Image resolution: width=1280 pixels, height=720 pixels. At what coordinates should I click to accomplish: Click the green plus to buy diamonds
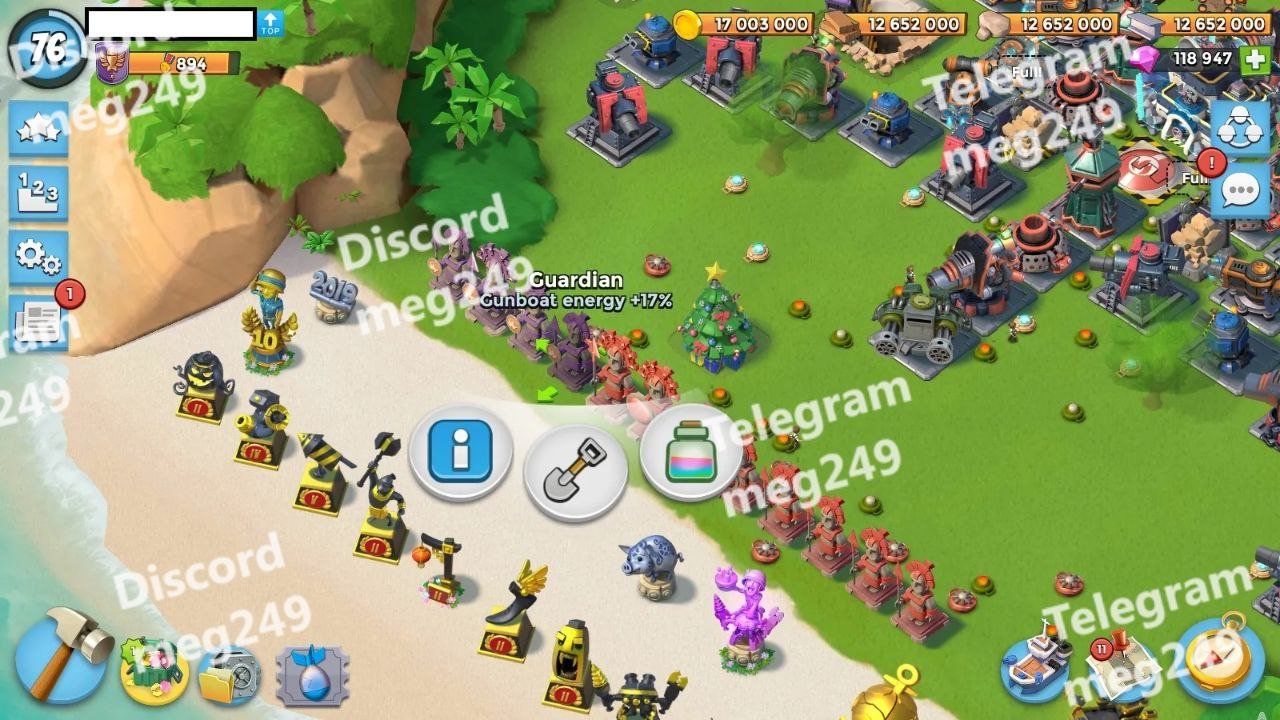[x=1255, y=59]
